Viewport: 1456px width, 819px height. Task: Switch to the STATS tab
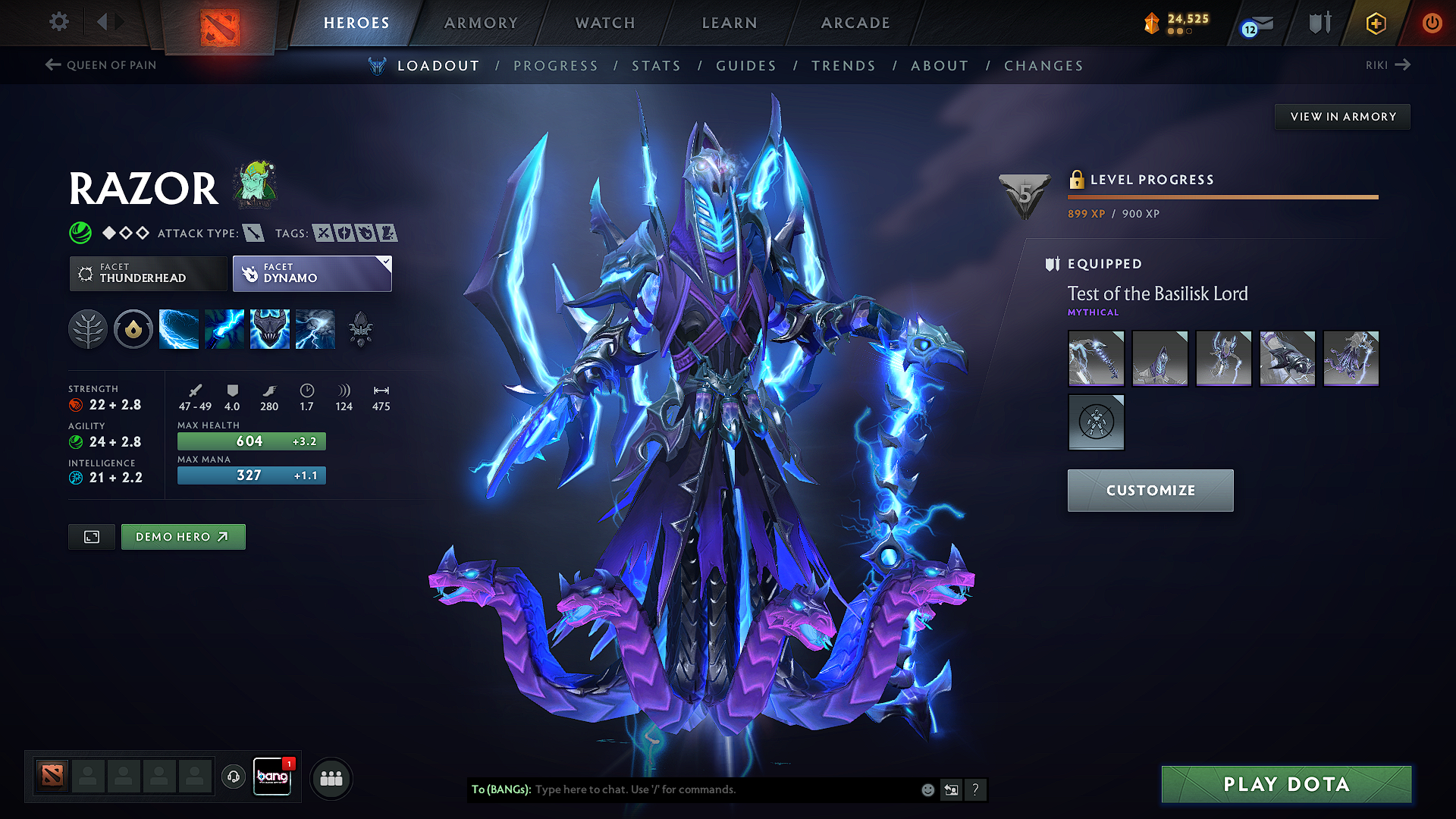click(657, 66)
